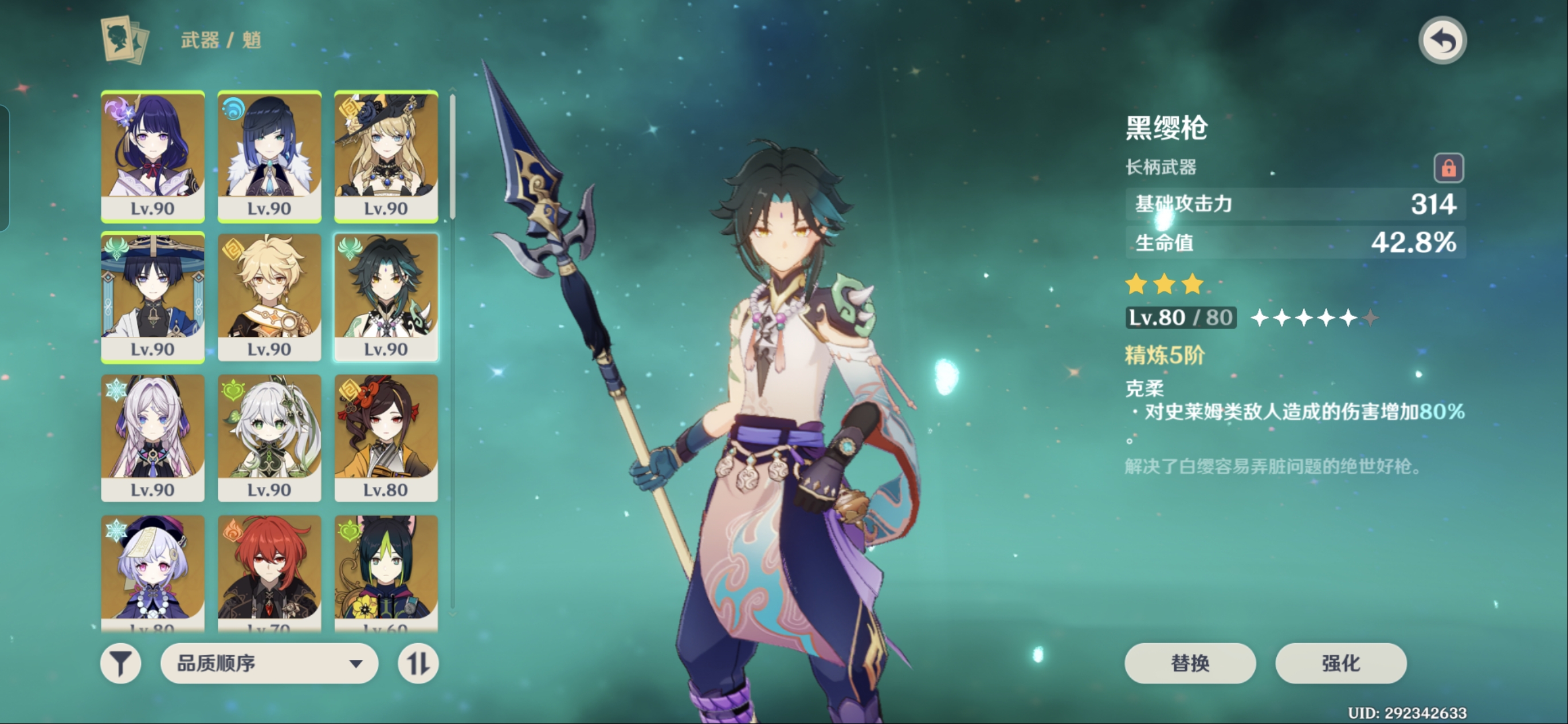Select Nahida's white-haired Dendro portrait
Image resolution: width=1568 pixels, height=724 pixels.
coord(269,438)
